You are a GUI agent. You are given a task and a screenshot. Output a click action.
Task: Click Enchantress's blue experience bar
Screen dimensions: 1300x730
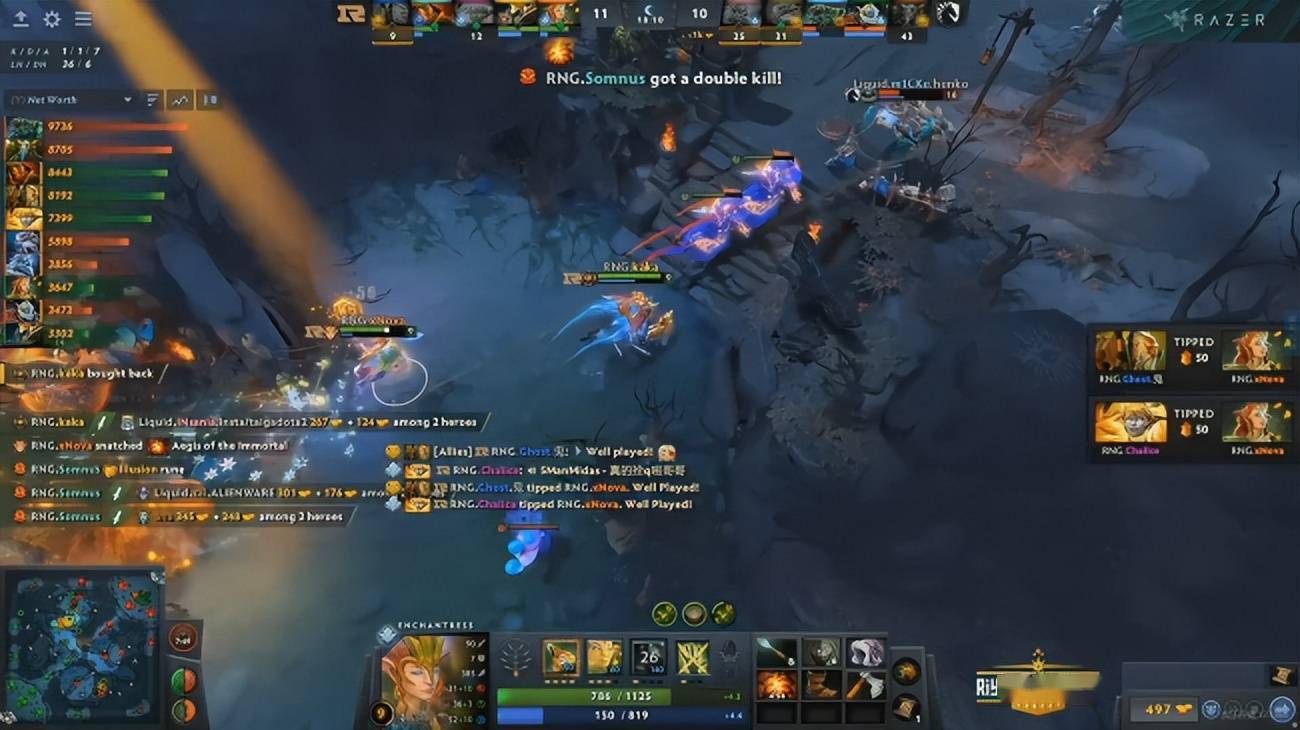point(600,714)
